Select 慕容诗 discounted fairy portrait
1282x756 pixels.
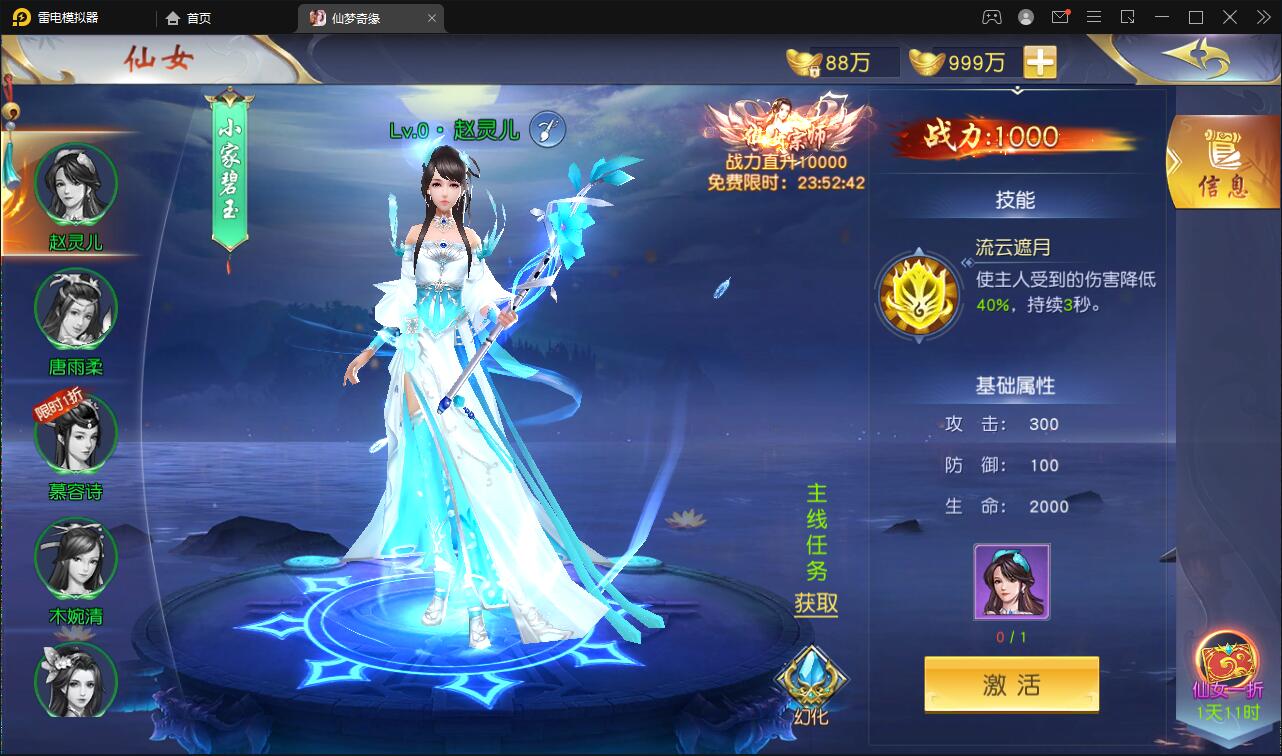point(76,434)
